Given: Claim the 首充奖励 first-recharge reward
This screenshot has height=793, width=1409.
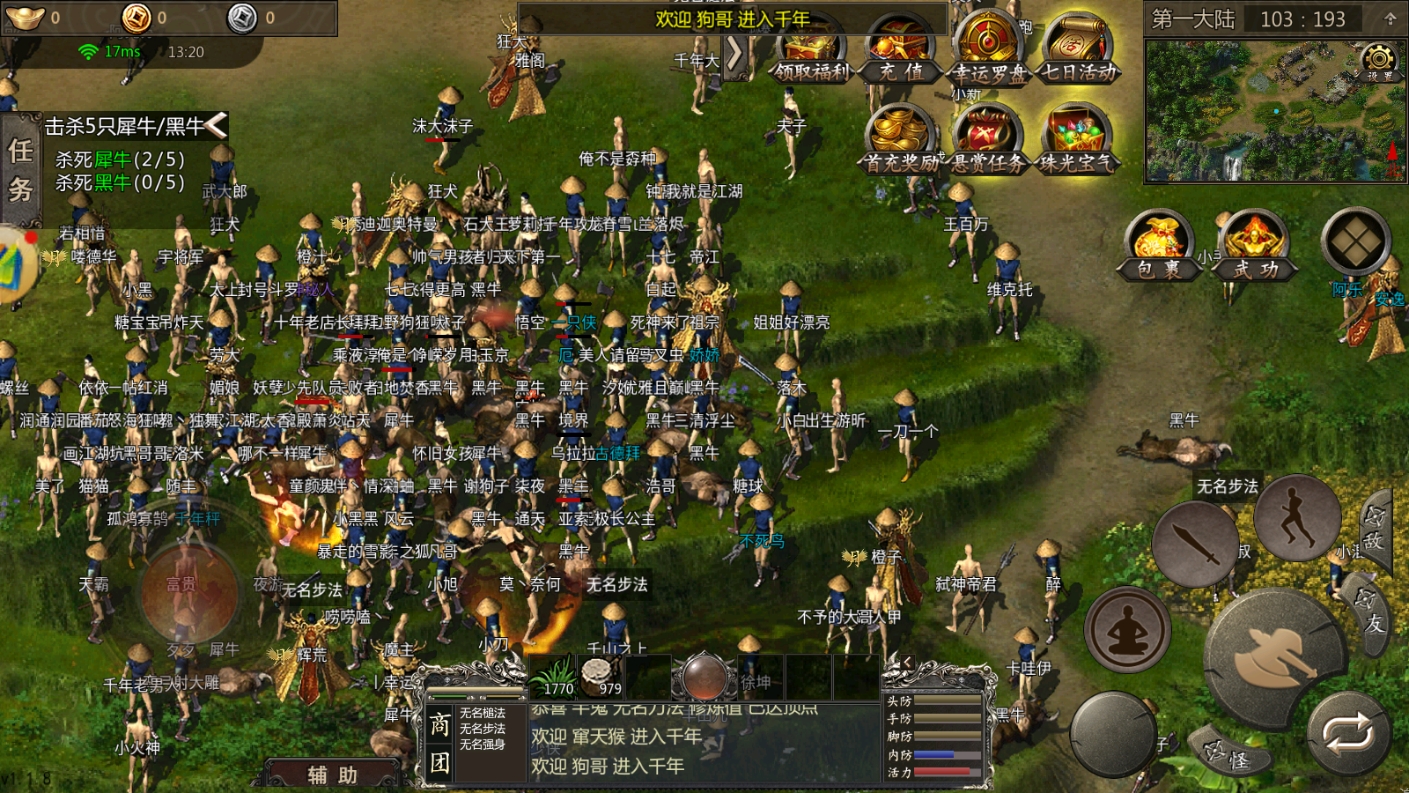Looking at the screenshot, I should coord(901,138).
